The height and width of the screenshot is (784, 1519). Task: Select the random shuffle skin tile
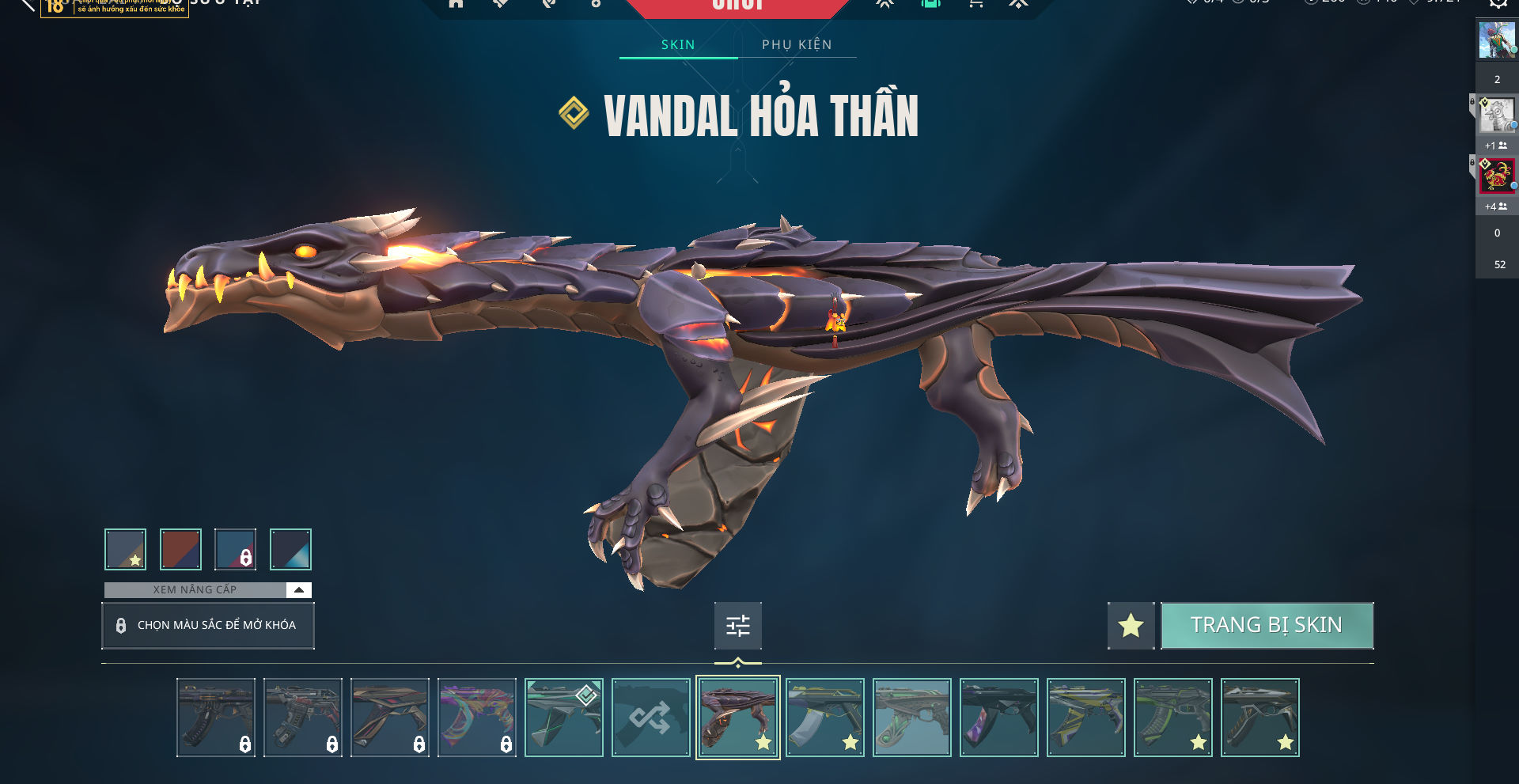coord(650,718)
